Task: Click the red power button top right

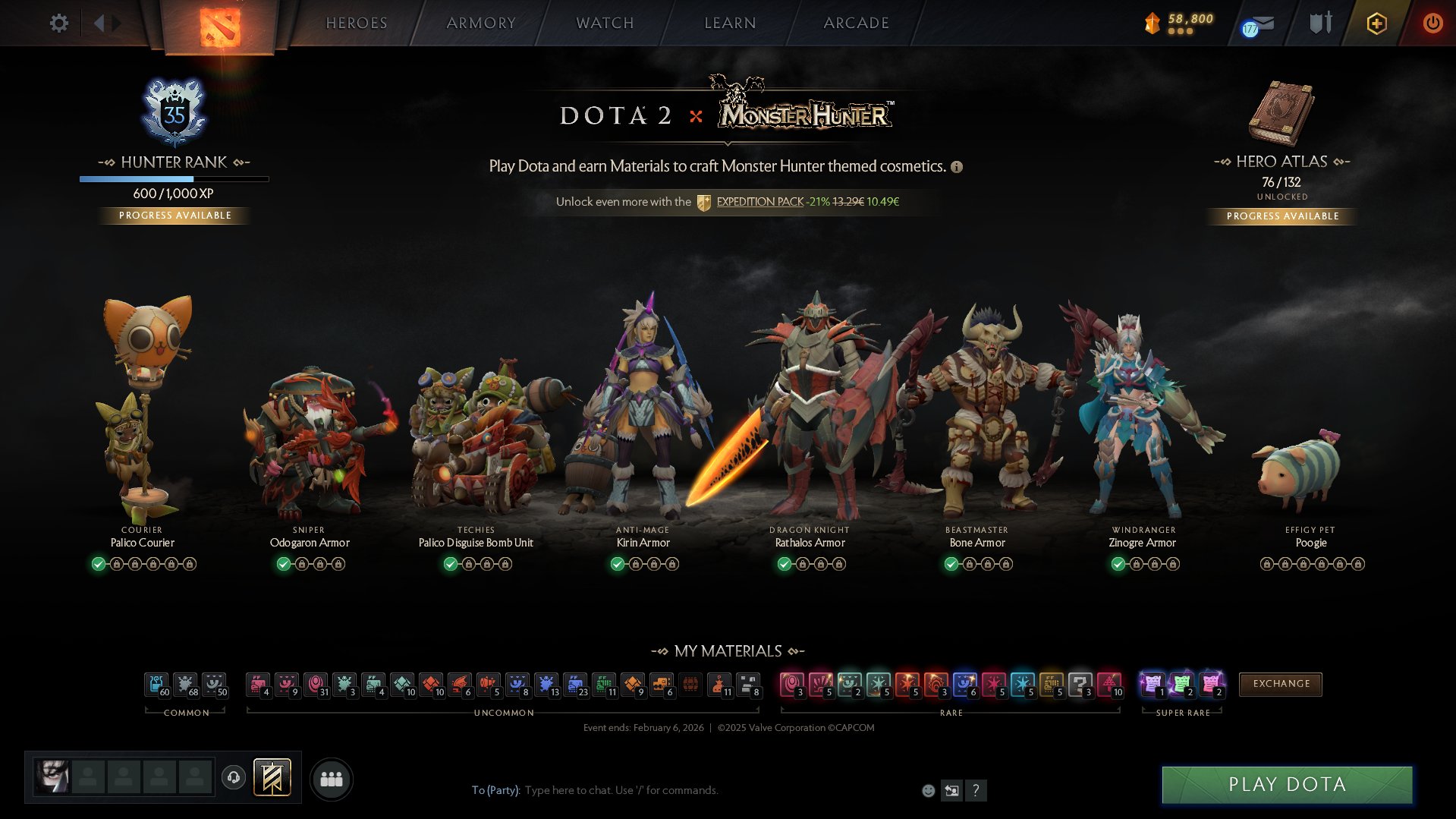Action: pos(1432,24)
